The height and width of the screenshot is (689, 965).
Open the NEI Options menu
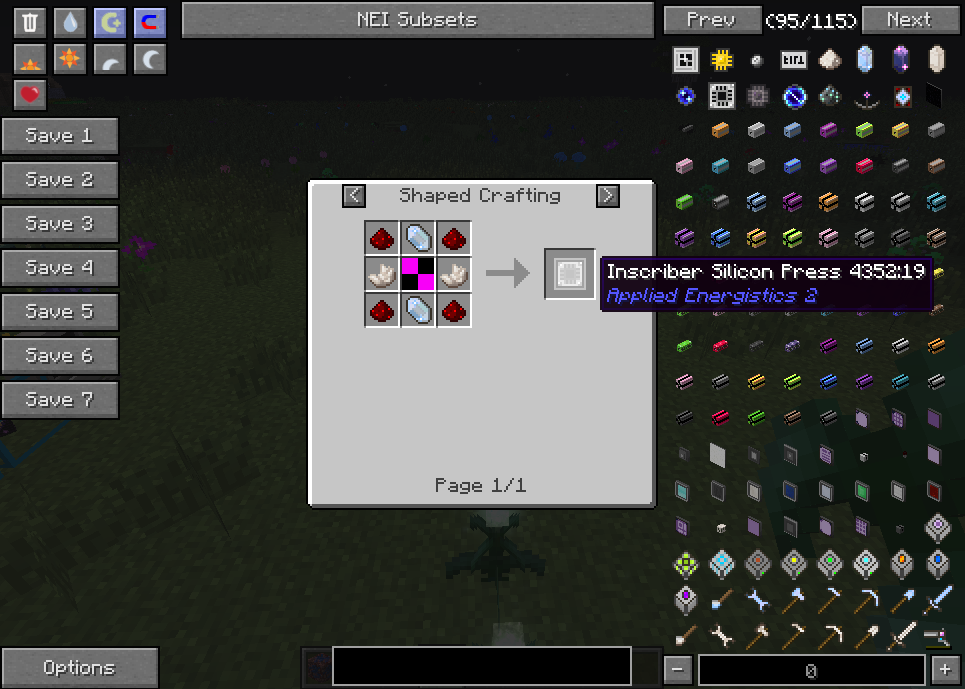click(79, 668)
